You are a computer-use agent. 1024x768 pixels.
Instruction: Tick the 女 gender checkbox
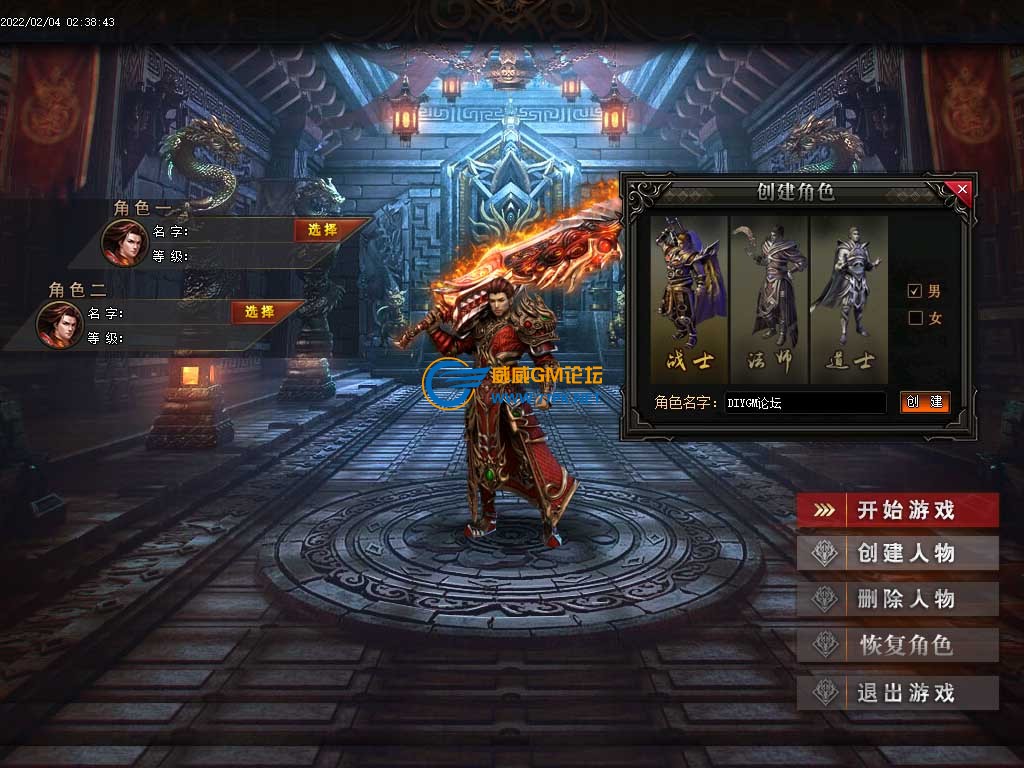(x=914, y=318)
